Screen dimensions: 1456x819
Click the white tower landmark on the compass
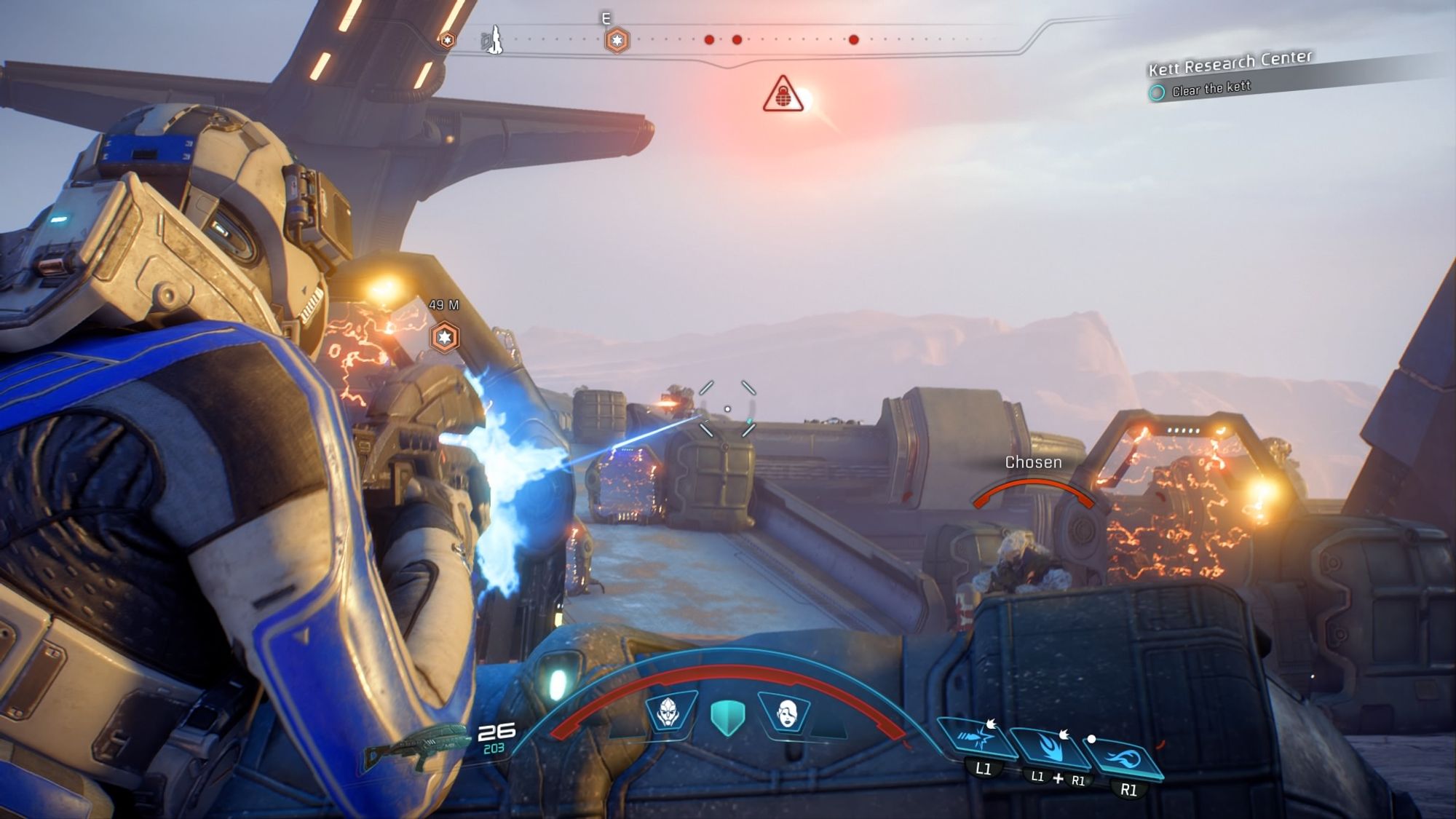tap(495, 39)
